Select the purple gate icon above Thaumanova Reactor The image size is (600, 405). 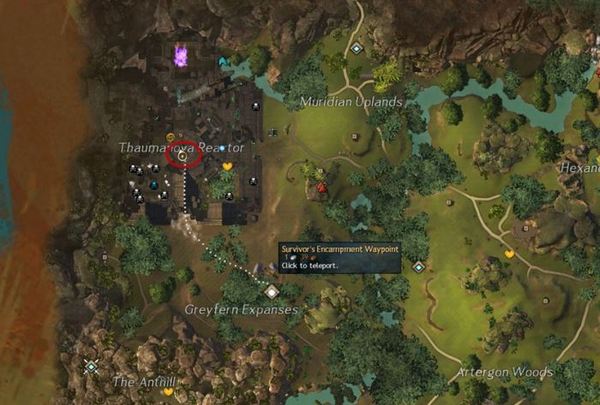pyautogui.click(x=181, y=55)
